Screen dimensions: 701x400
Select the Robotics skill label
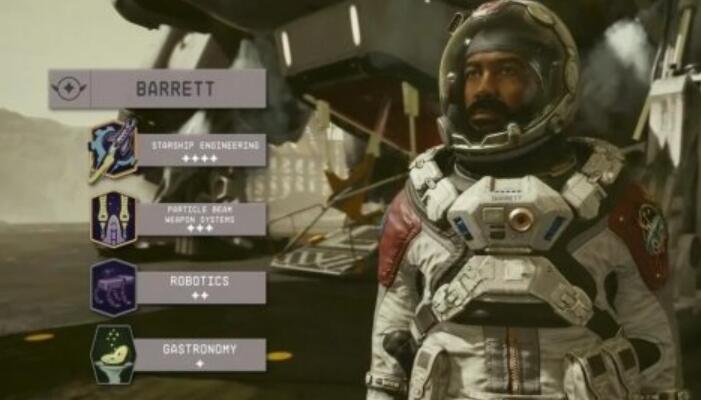202,287
